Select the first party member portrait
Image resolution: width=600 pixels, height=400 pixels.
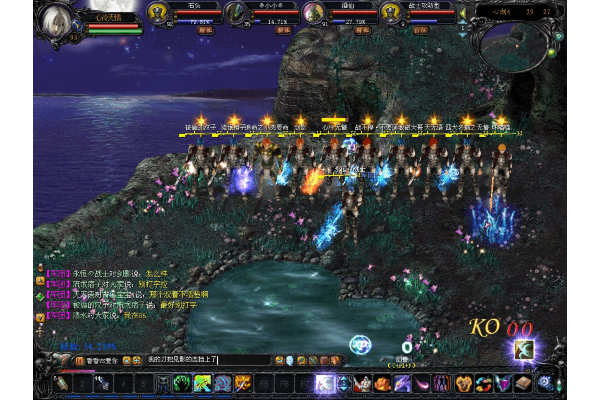158,13
